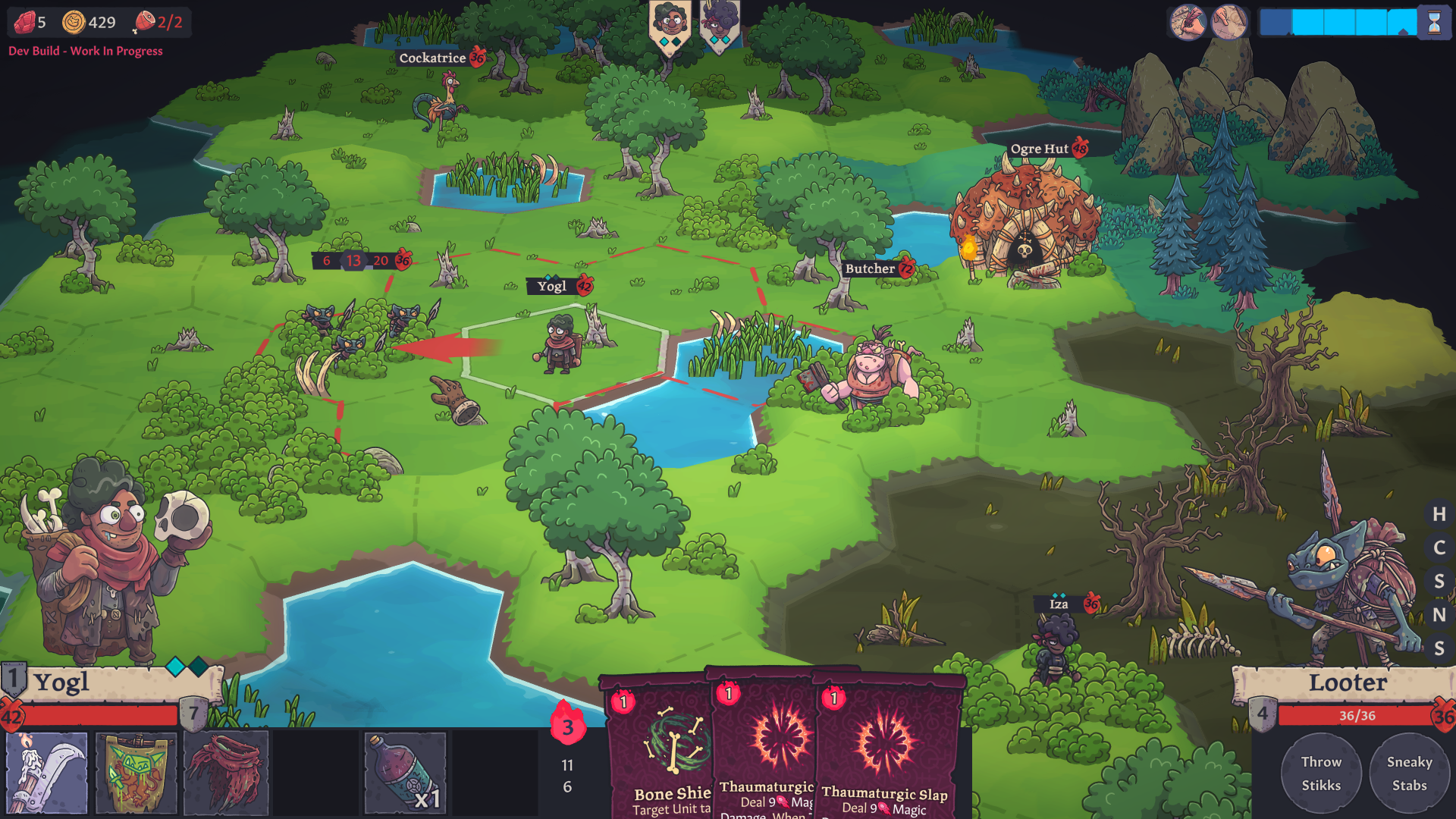Choose the Sneaky Stabs ability

(x=1409, y=773)
